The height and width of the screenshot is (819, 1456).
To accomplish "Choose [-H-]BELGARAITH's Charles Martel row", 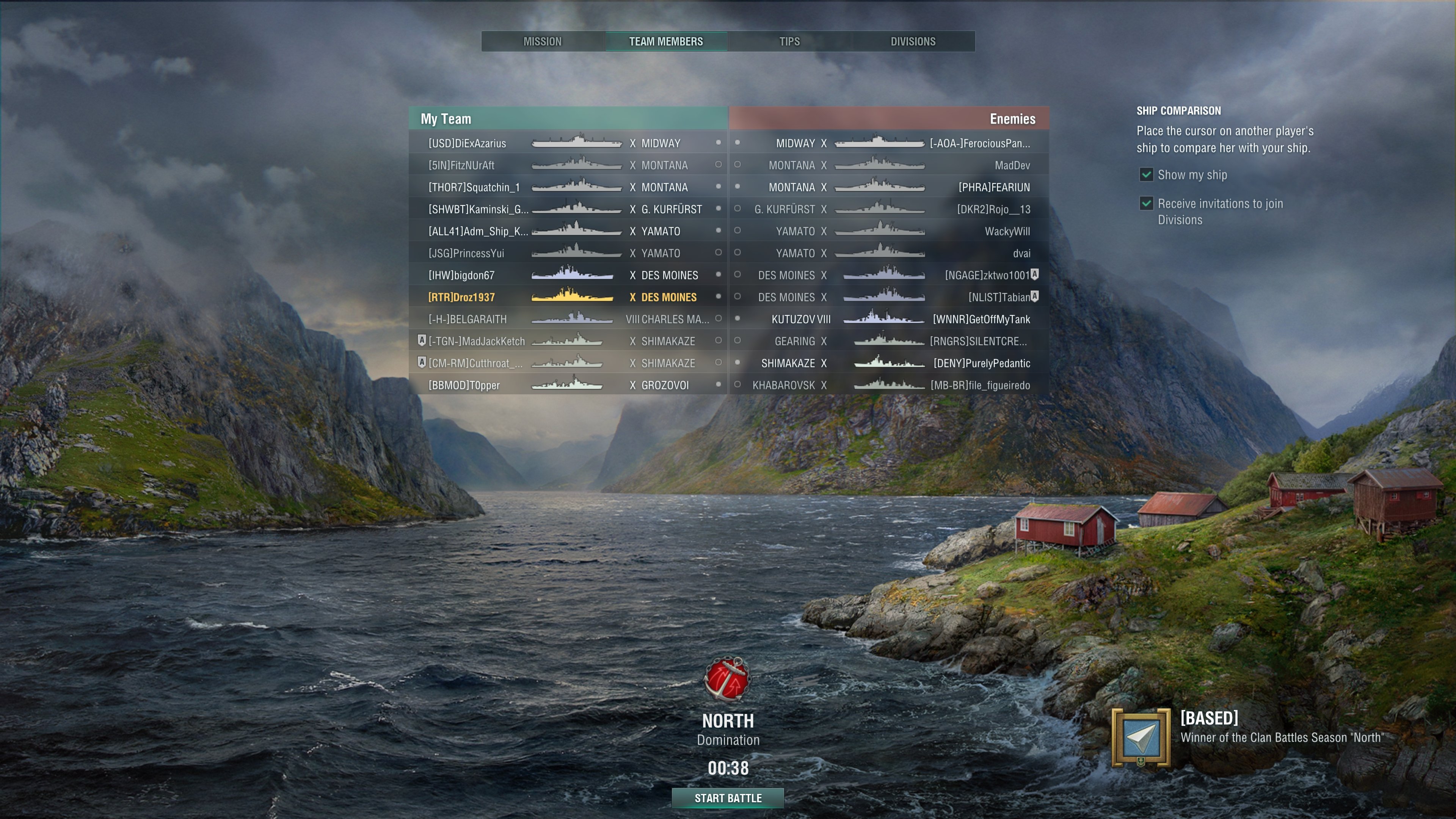I will pos(568,319).
